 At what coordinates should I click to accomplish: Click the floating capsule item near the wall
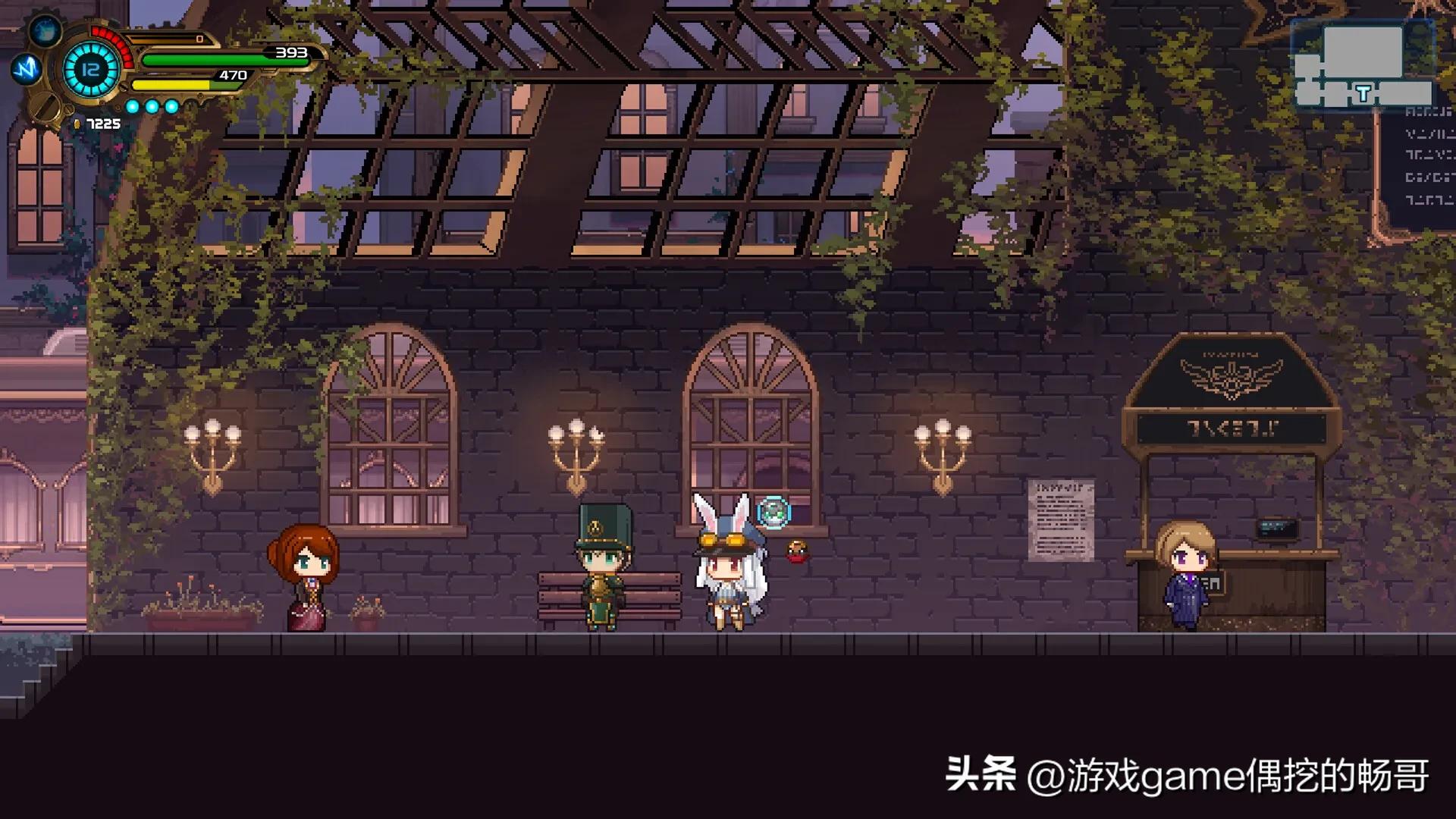coord(773,511)
